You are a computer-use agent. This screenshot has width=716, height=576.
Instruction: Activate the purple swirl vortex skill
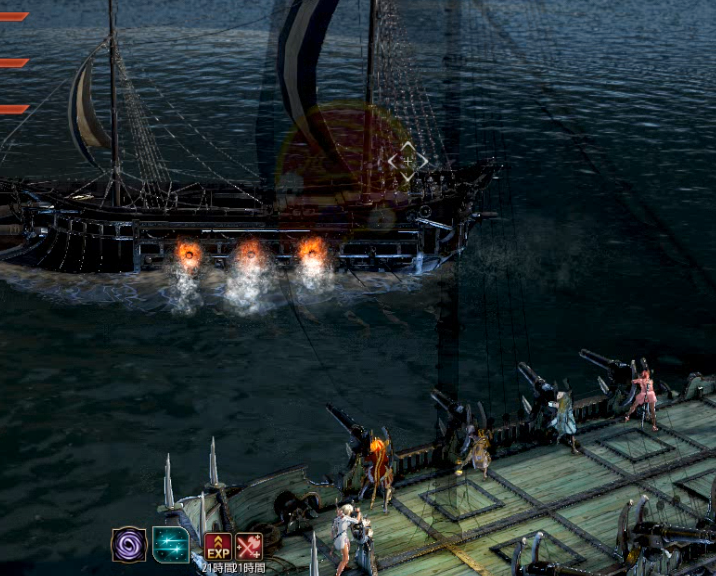pos(129,545)
